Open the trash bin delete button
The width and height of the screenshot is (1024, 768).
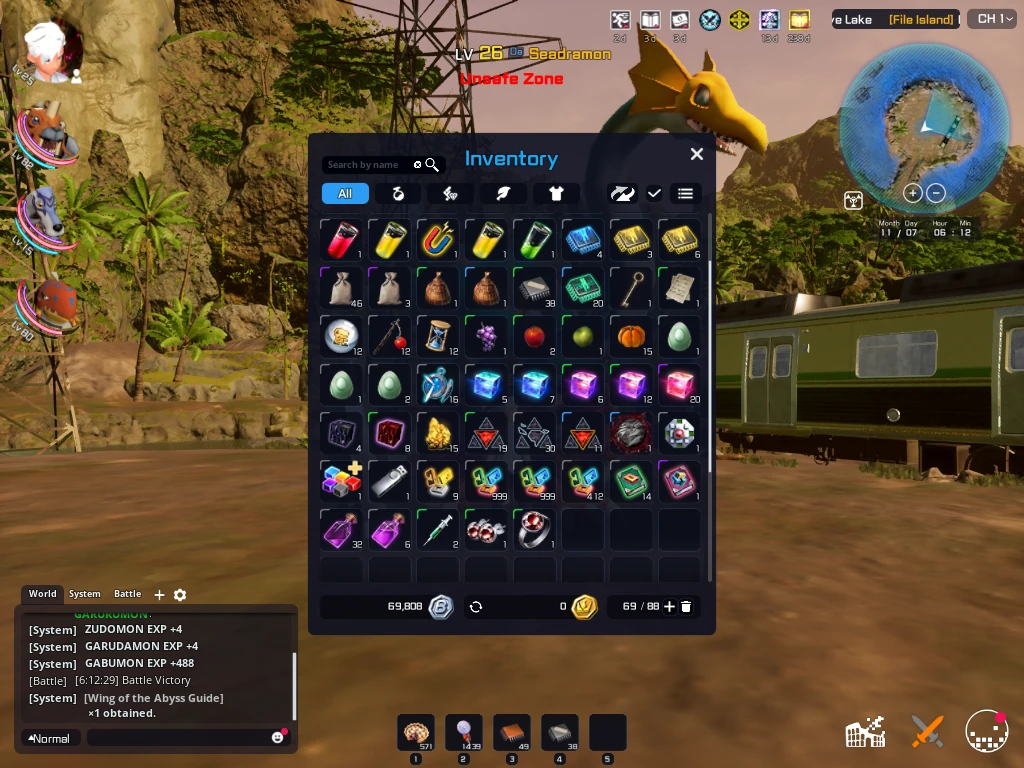click(x=686, y=606)
